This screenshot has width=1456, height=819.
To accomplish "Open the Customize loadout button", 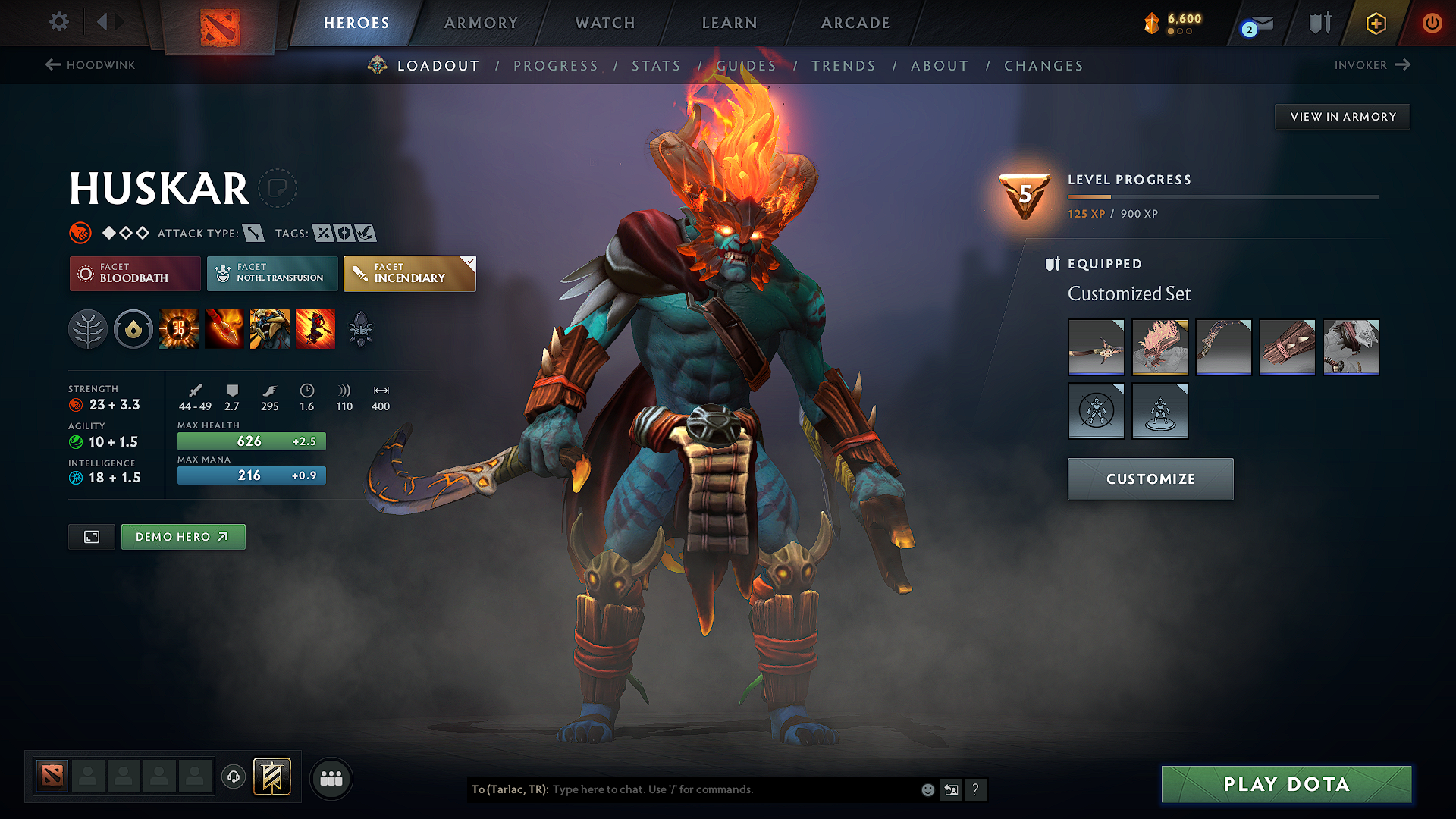I will pyautogui.click(x=1150, y=479).
